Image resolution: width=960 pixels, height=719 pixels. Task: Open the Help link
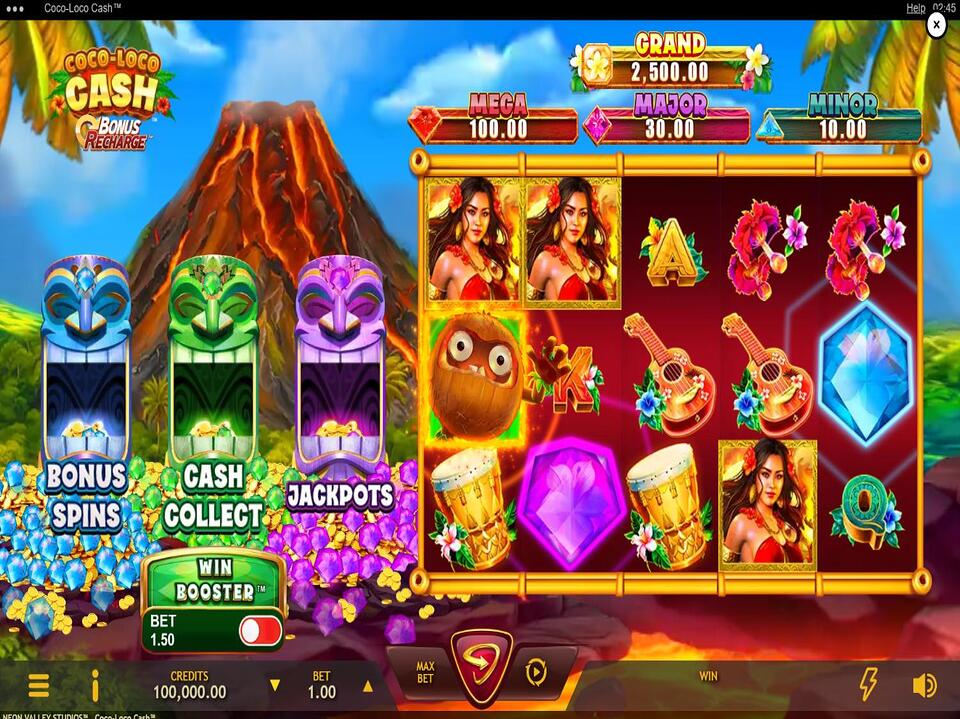pos(915,8)
